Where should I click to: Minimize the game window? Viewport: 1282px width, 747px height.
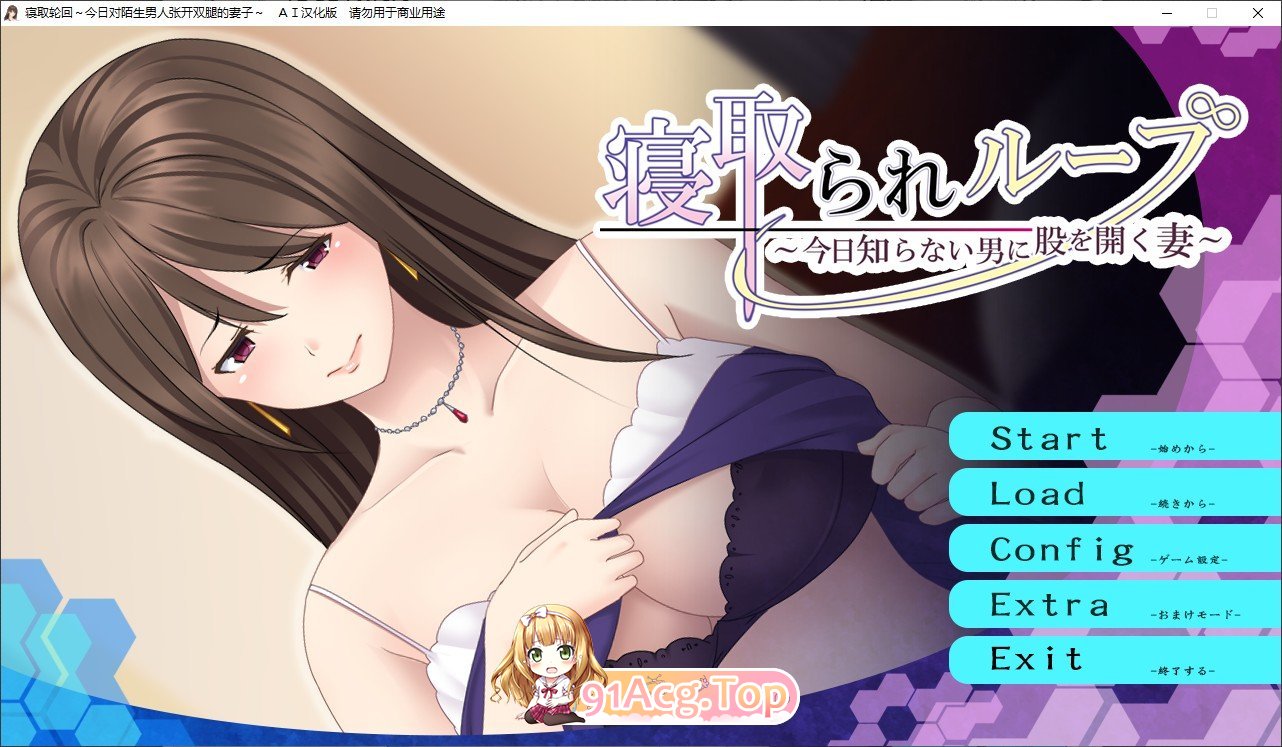(1166, 13)
